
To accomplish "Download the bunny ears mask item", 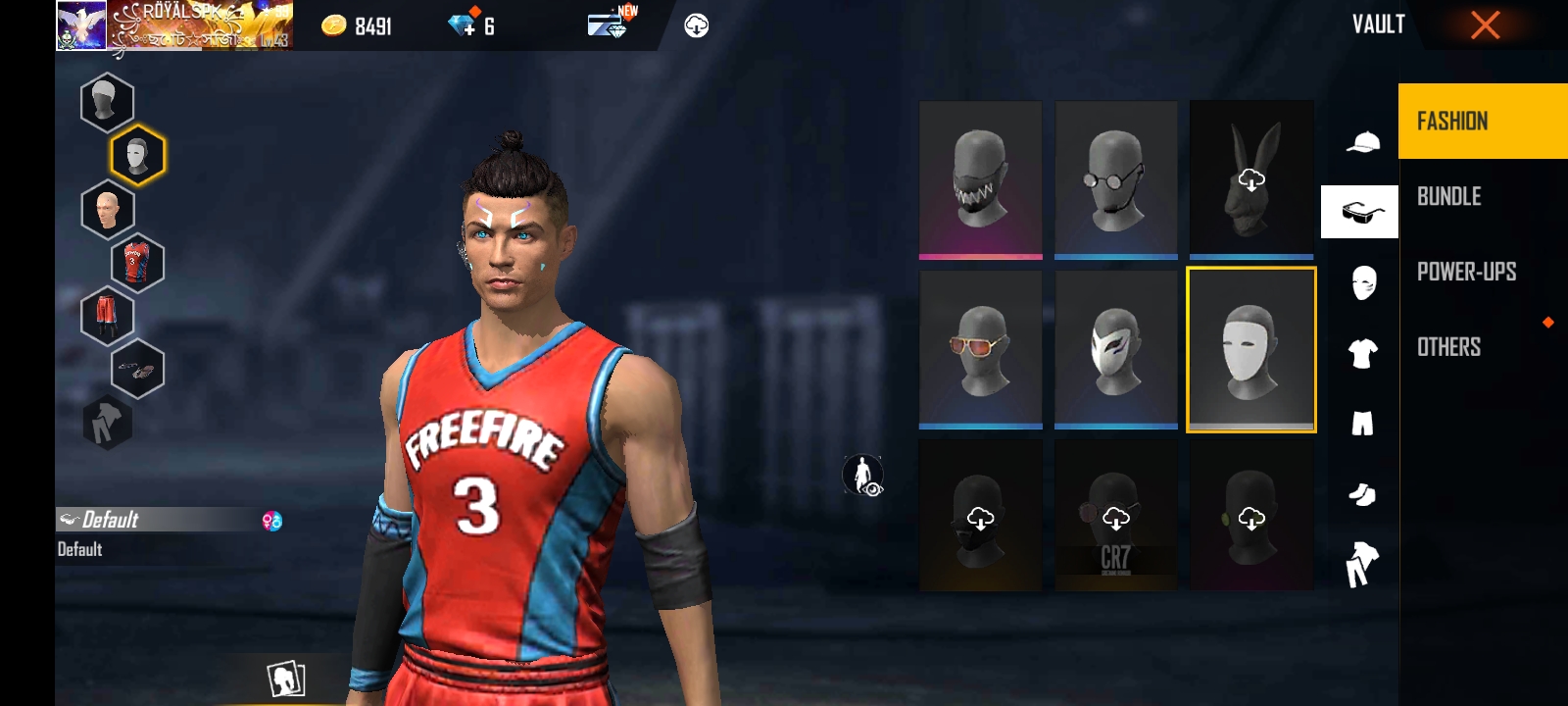I will 1251,179.
